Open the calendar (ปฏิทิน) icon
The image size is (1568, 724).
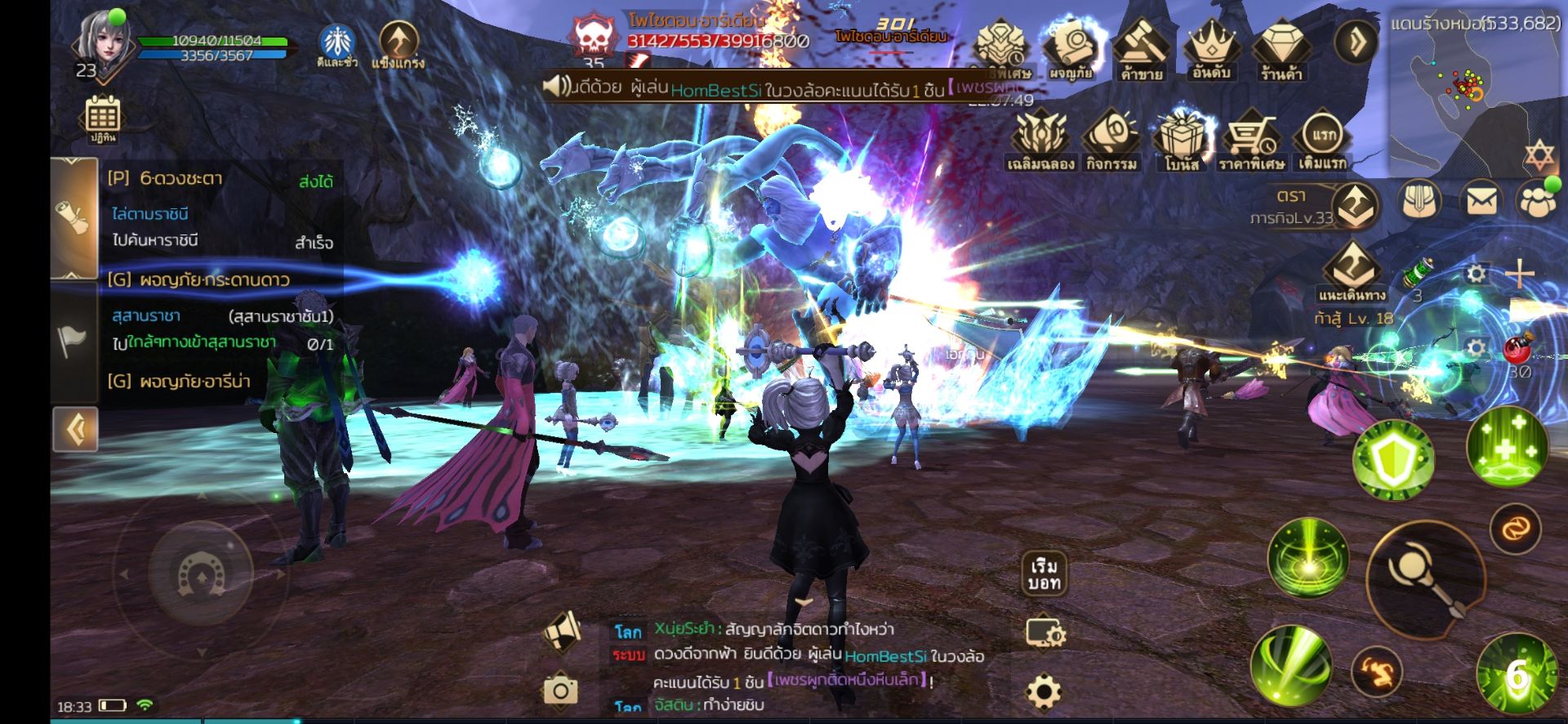tap(103, 117)
